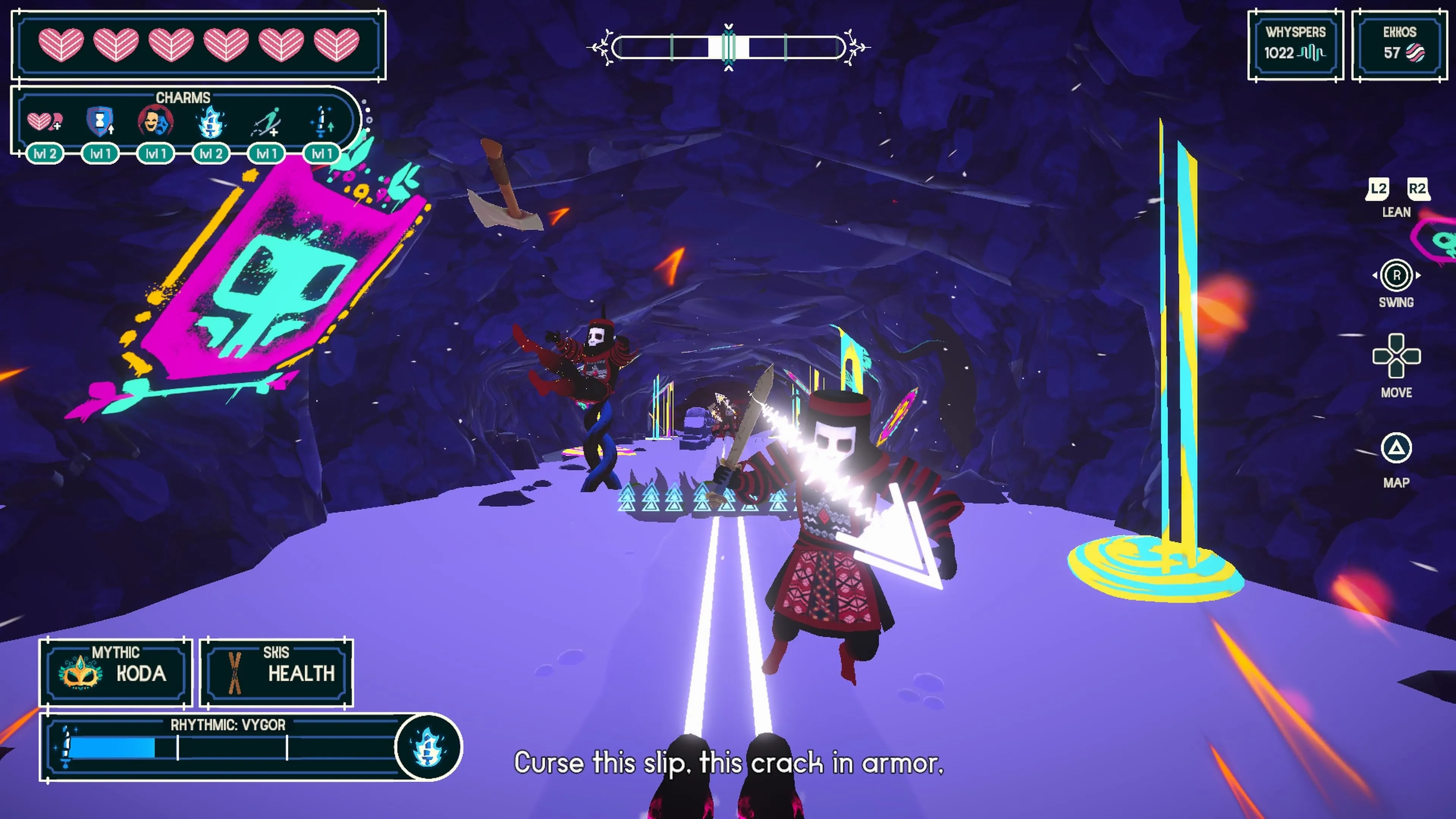Image resolution: width=1456 pixels, height=819 pixels.
Task: Choose the theater masks charm
Action: pos(155,121)
